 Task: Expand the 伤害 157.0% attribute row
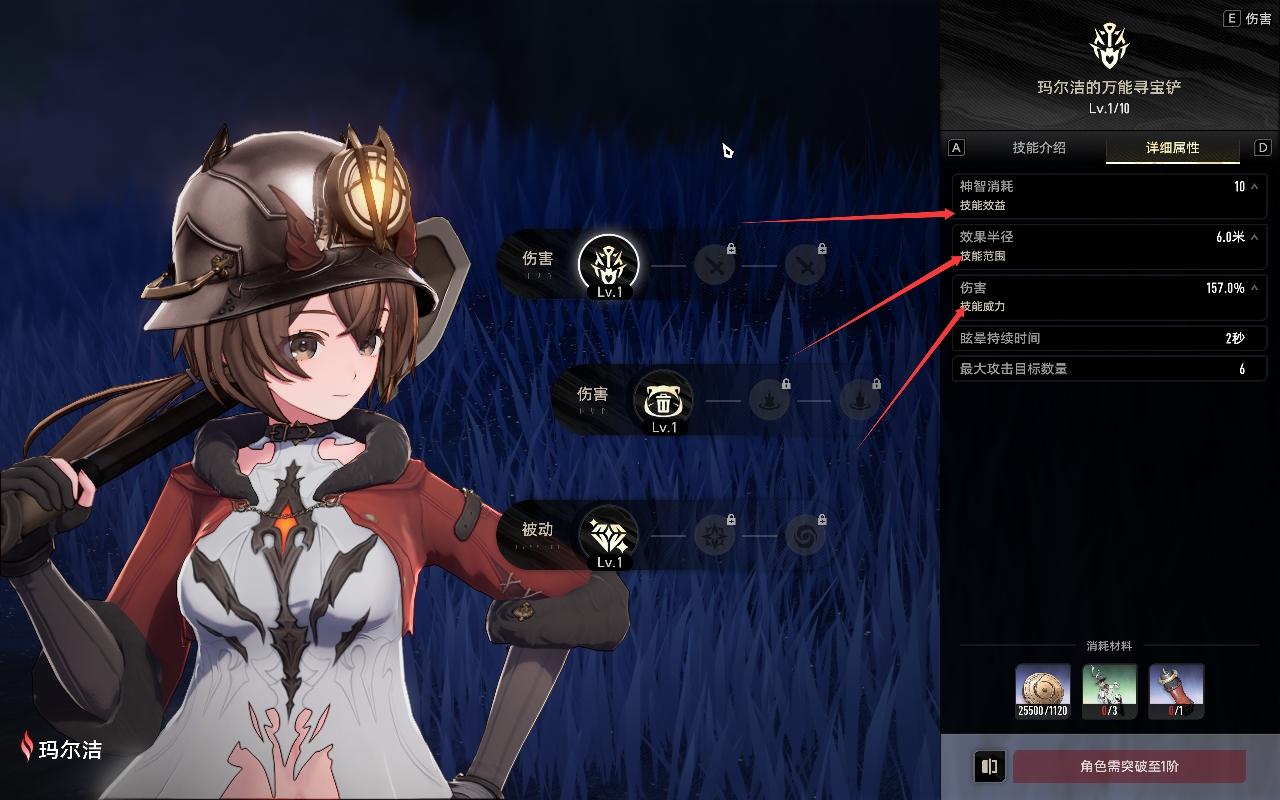coord(1254,289)
